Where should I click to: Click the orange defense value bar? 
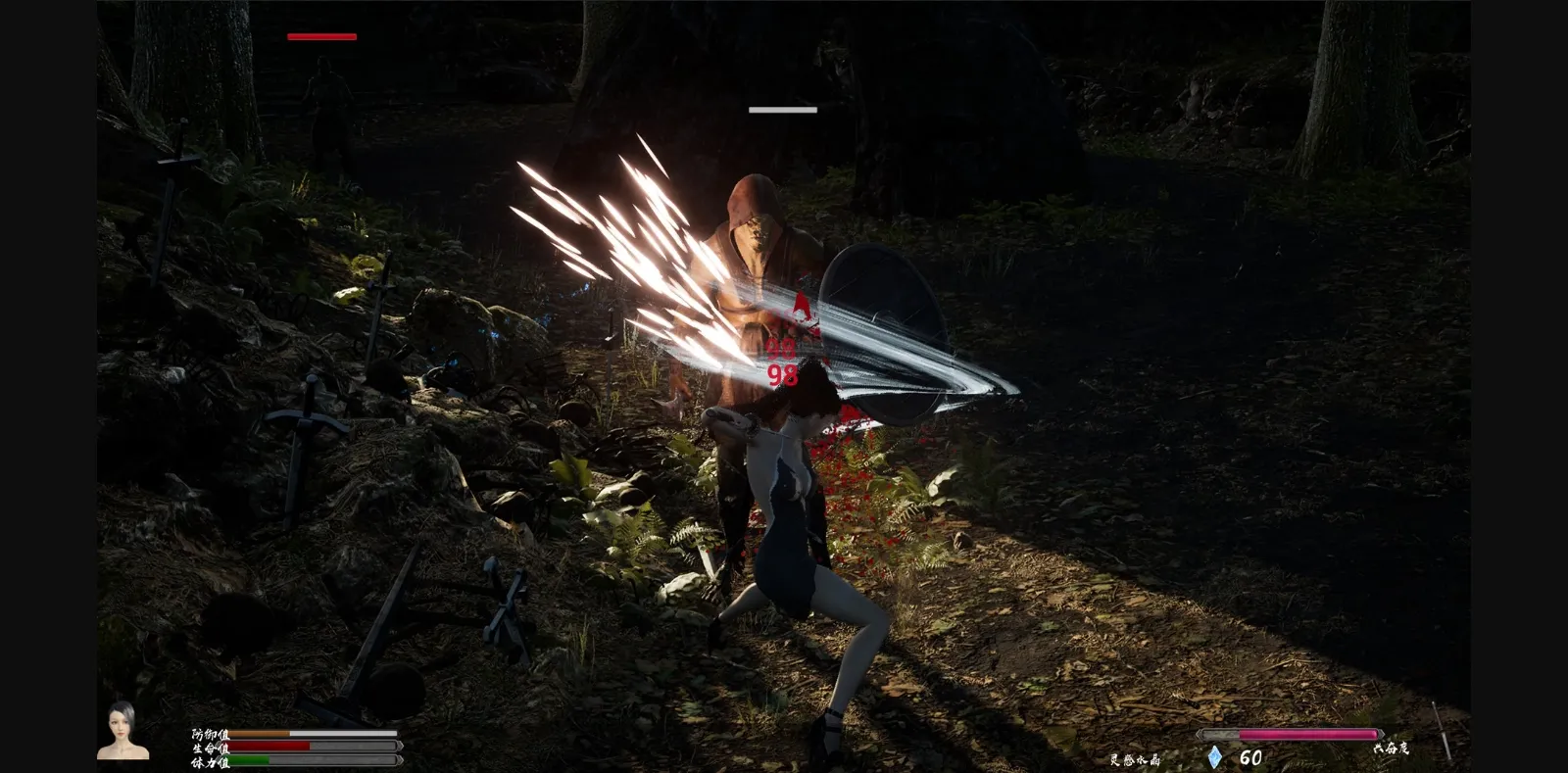(258, 733)
